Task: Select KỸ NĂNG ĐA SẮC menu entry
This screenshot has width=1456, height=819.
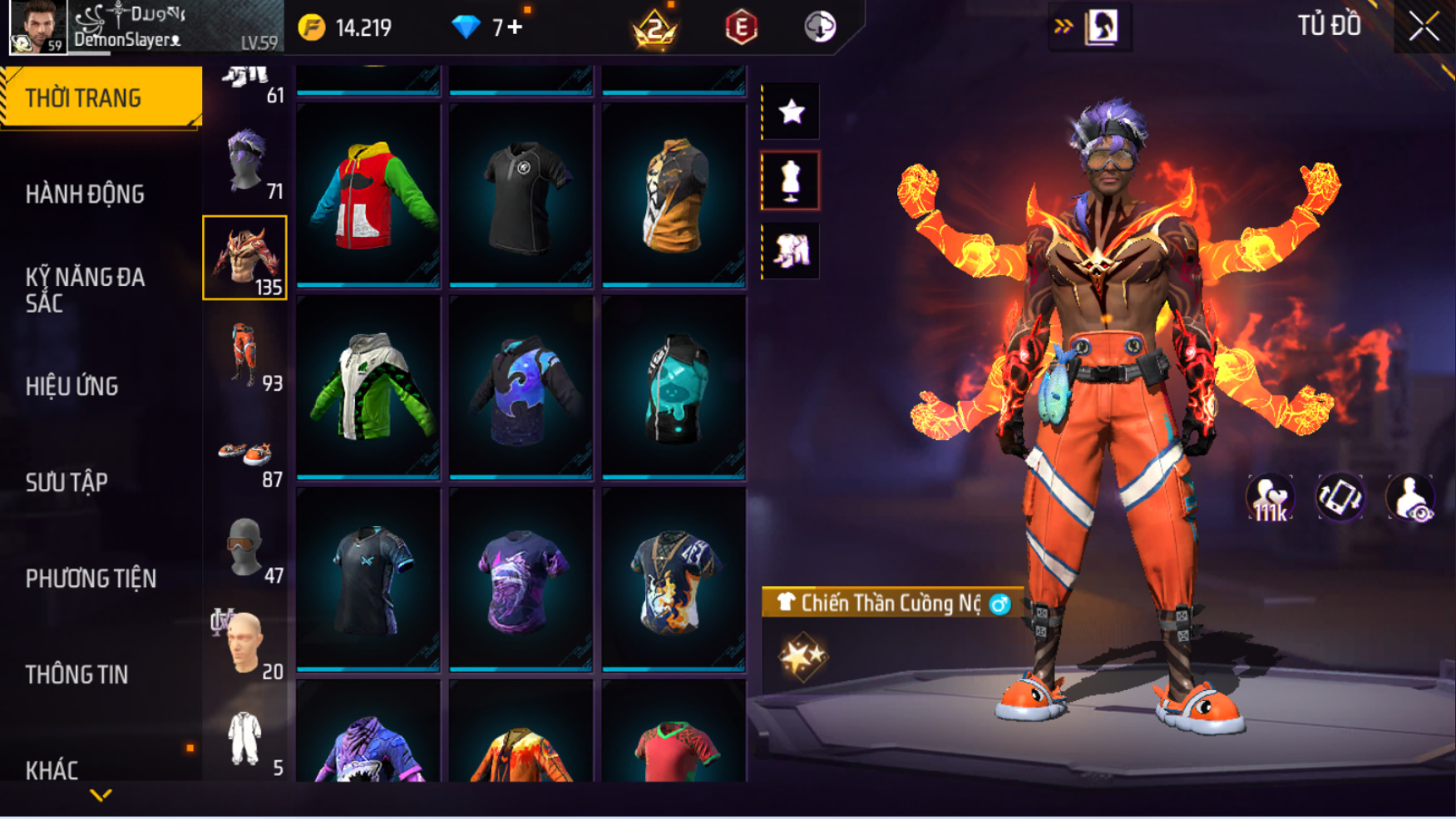Action: point(85,289)
